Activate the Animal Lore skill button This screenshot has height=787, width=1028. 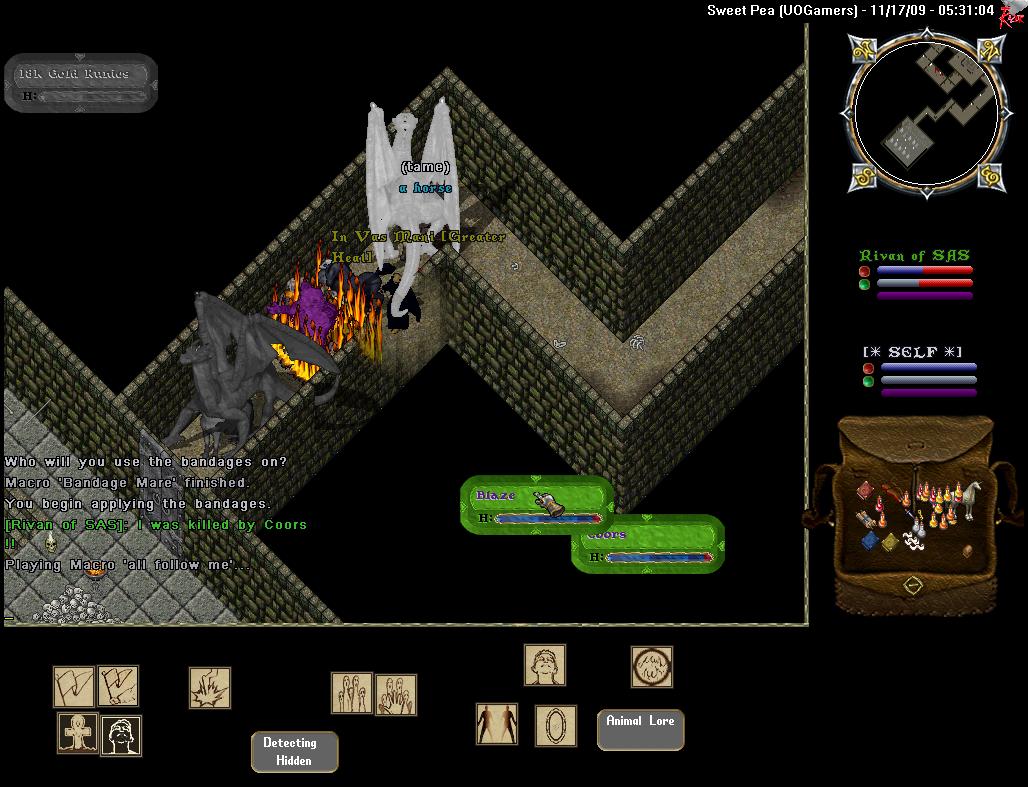tap(640, 729)
